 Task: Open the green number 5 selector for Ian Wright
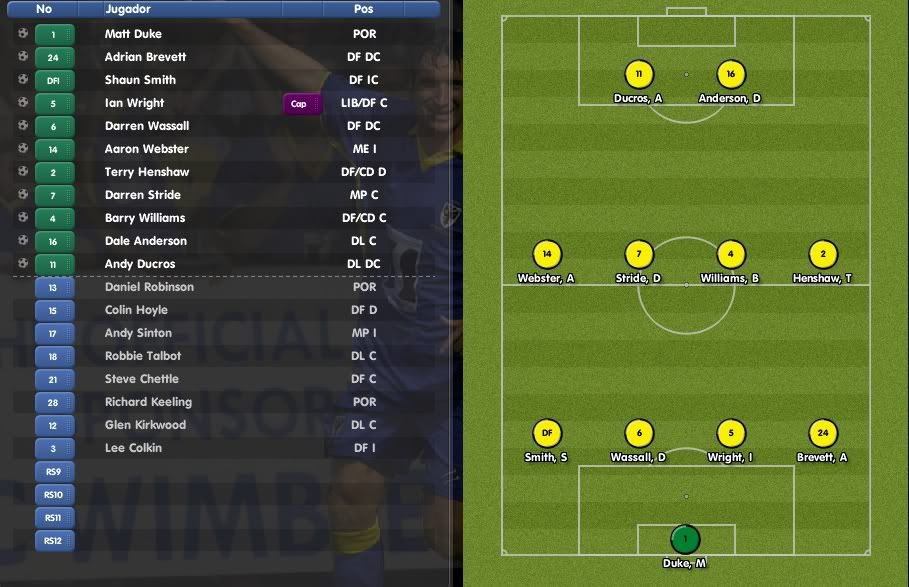(54, 103)
